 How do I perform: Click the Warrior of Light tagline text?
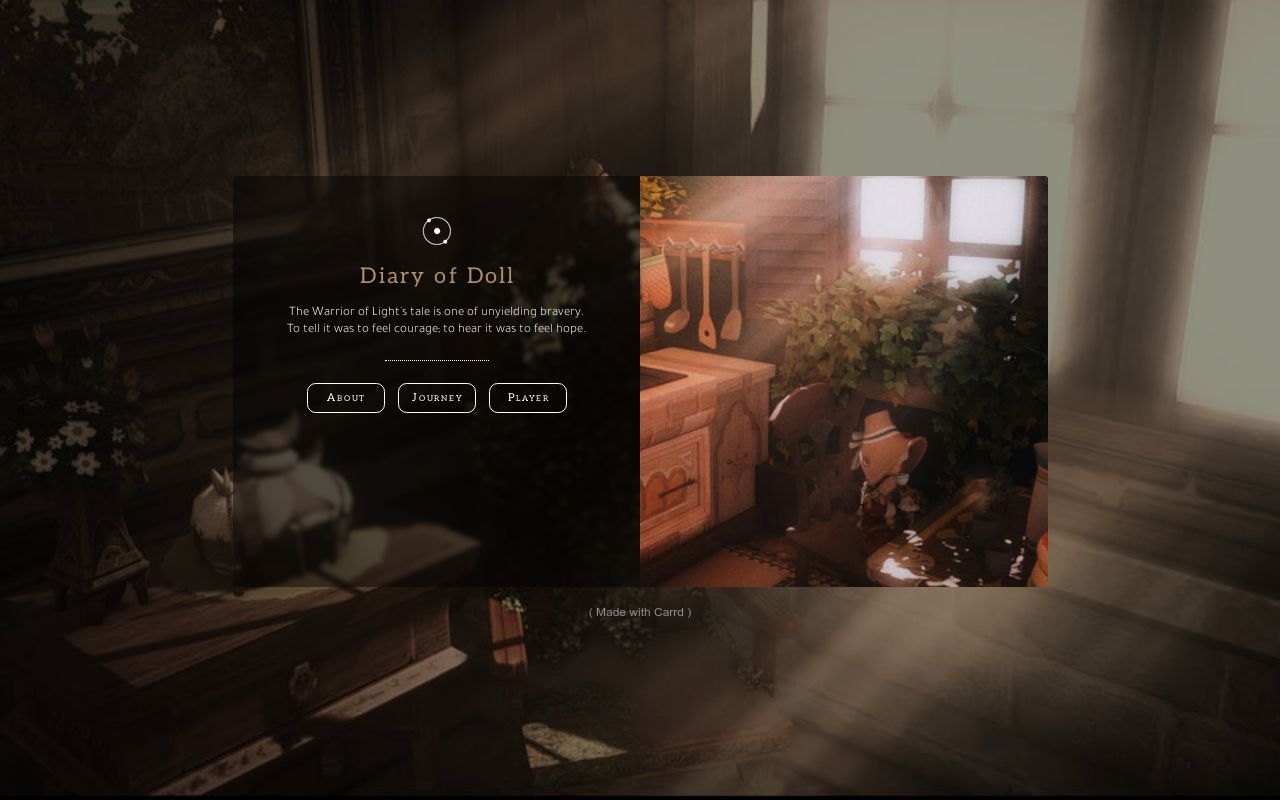pyautogui.click(x=437, y=319)
